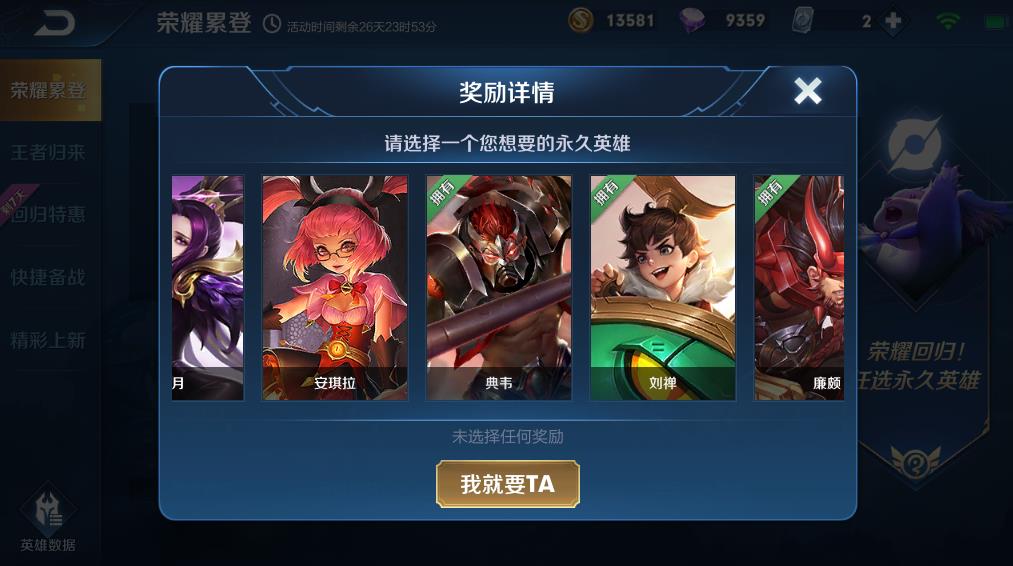Tap the gold coin currency icon
The image size is (1013, 566).
(x=581, y=21)
